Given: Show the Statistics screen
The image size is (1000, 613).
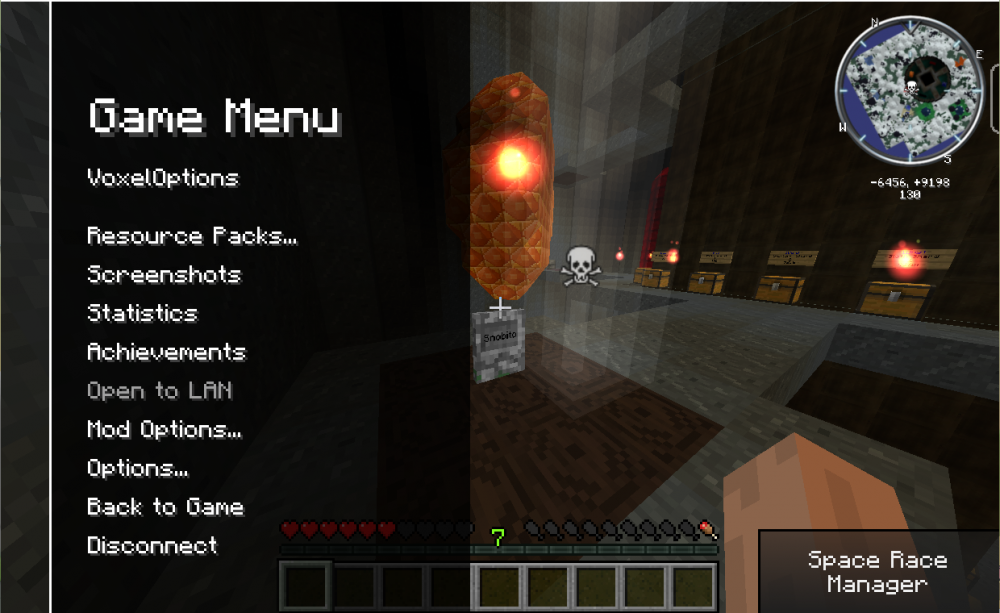Looking at the screenshot, I should (142, 313).
